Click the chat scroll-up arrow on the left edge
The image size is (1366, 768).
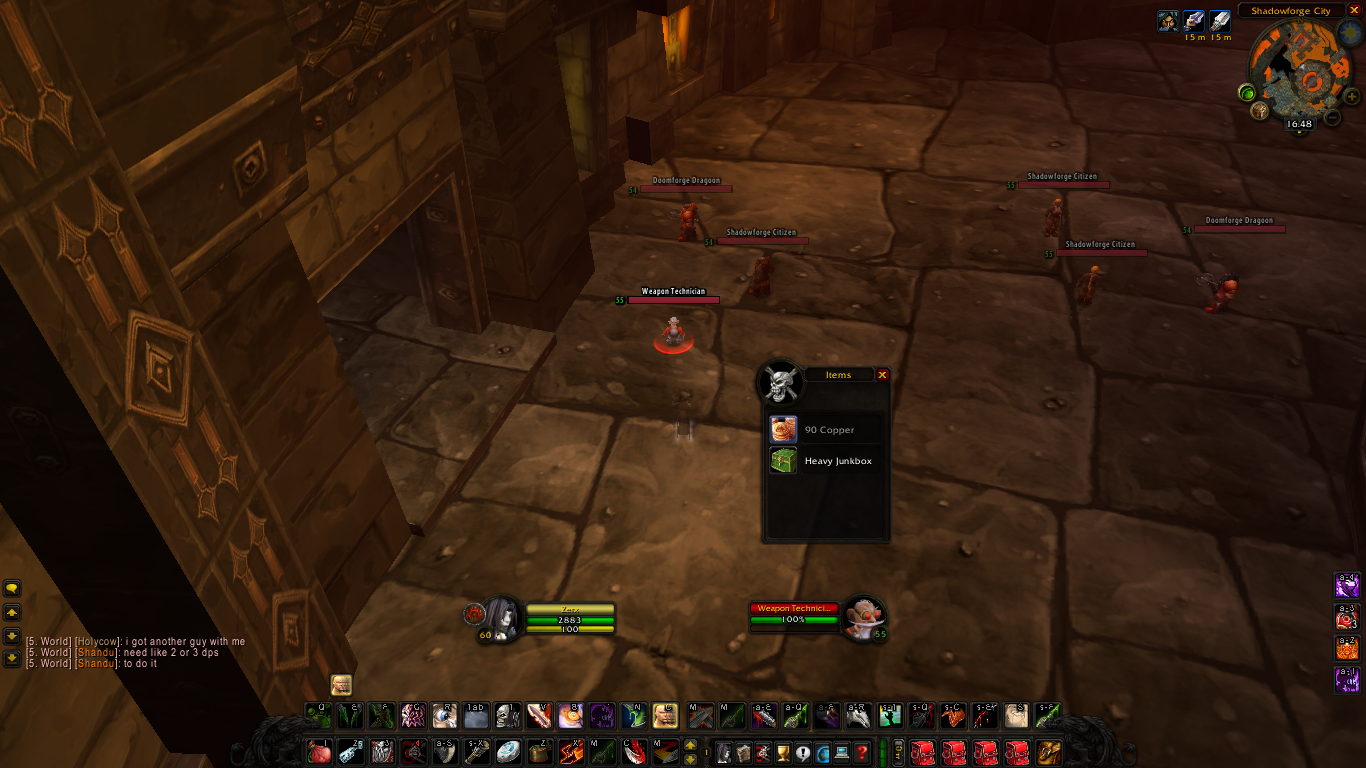click(x=12, y=611)
